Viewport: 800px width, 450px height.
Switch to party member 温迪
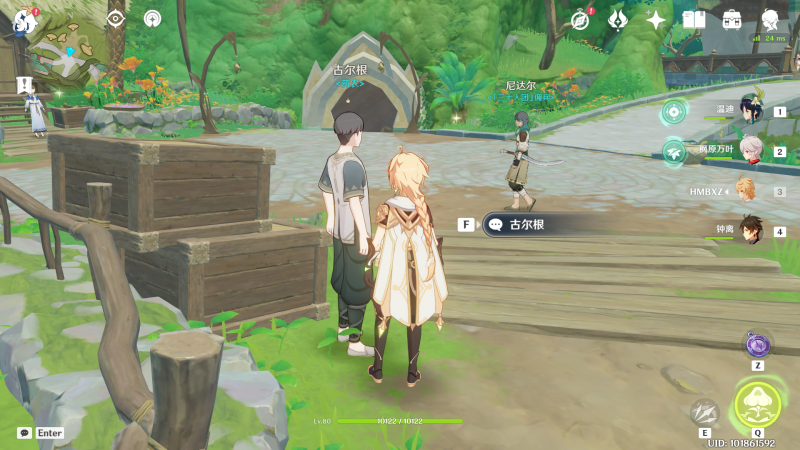(748, 112)
